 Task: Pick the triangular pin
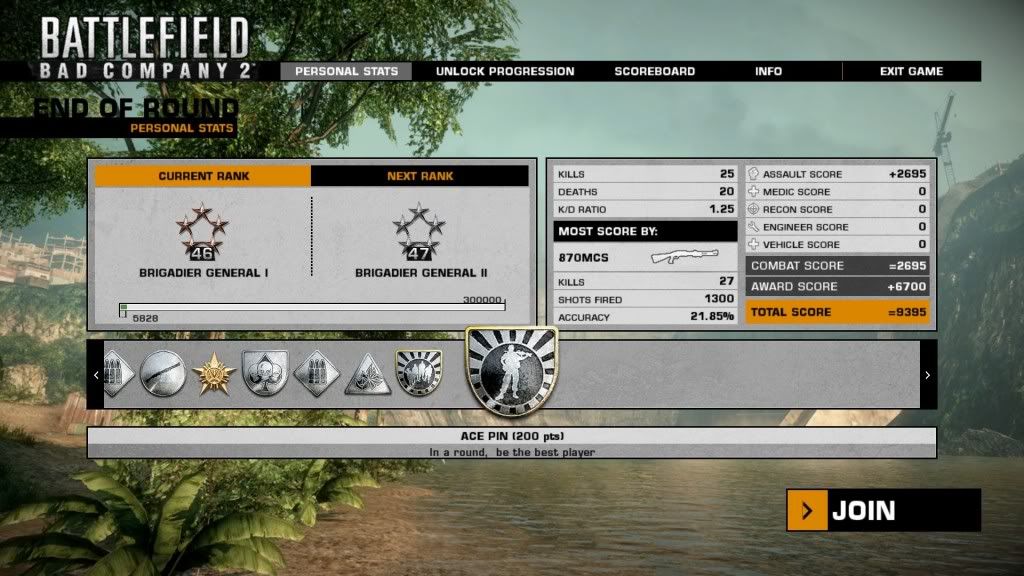click(x=367, y=374)
